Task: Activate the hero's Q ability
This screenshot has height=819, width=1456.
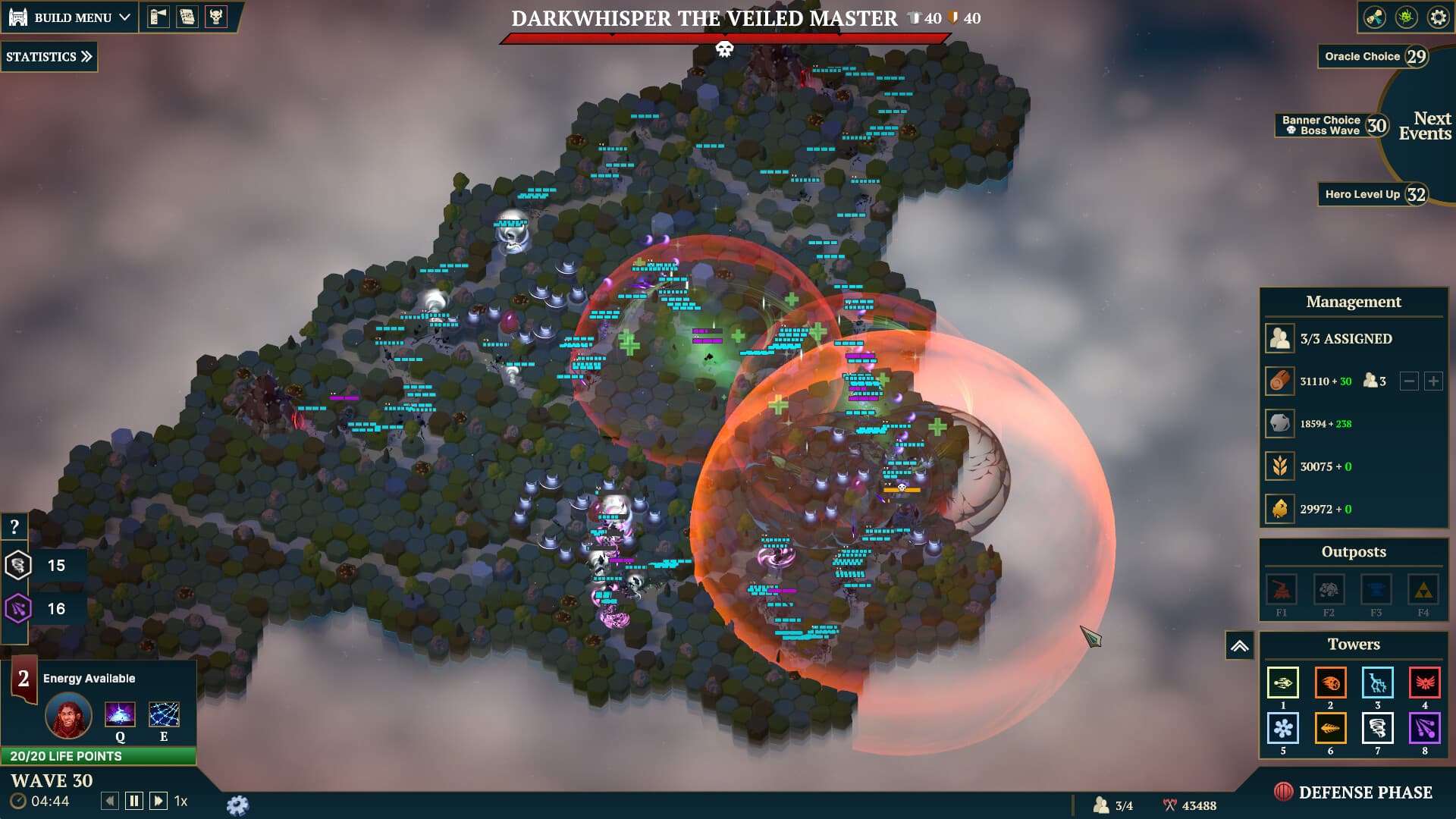Action: (x=120, y=714)
